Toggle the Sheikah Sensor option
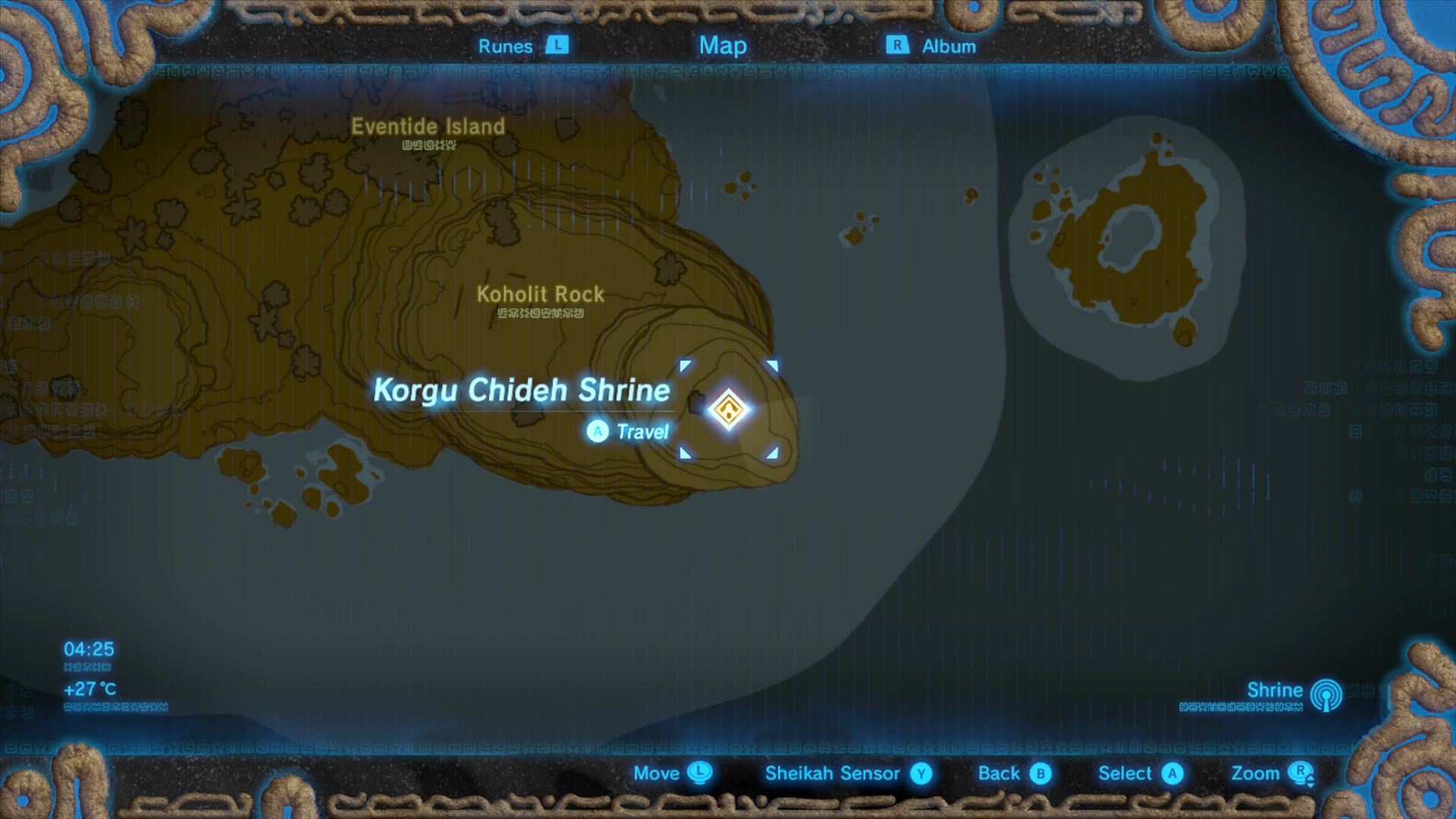The height and width of the screenshot is (819, 1456). pyautogui.click(x=833, y=774)
